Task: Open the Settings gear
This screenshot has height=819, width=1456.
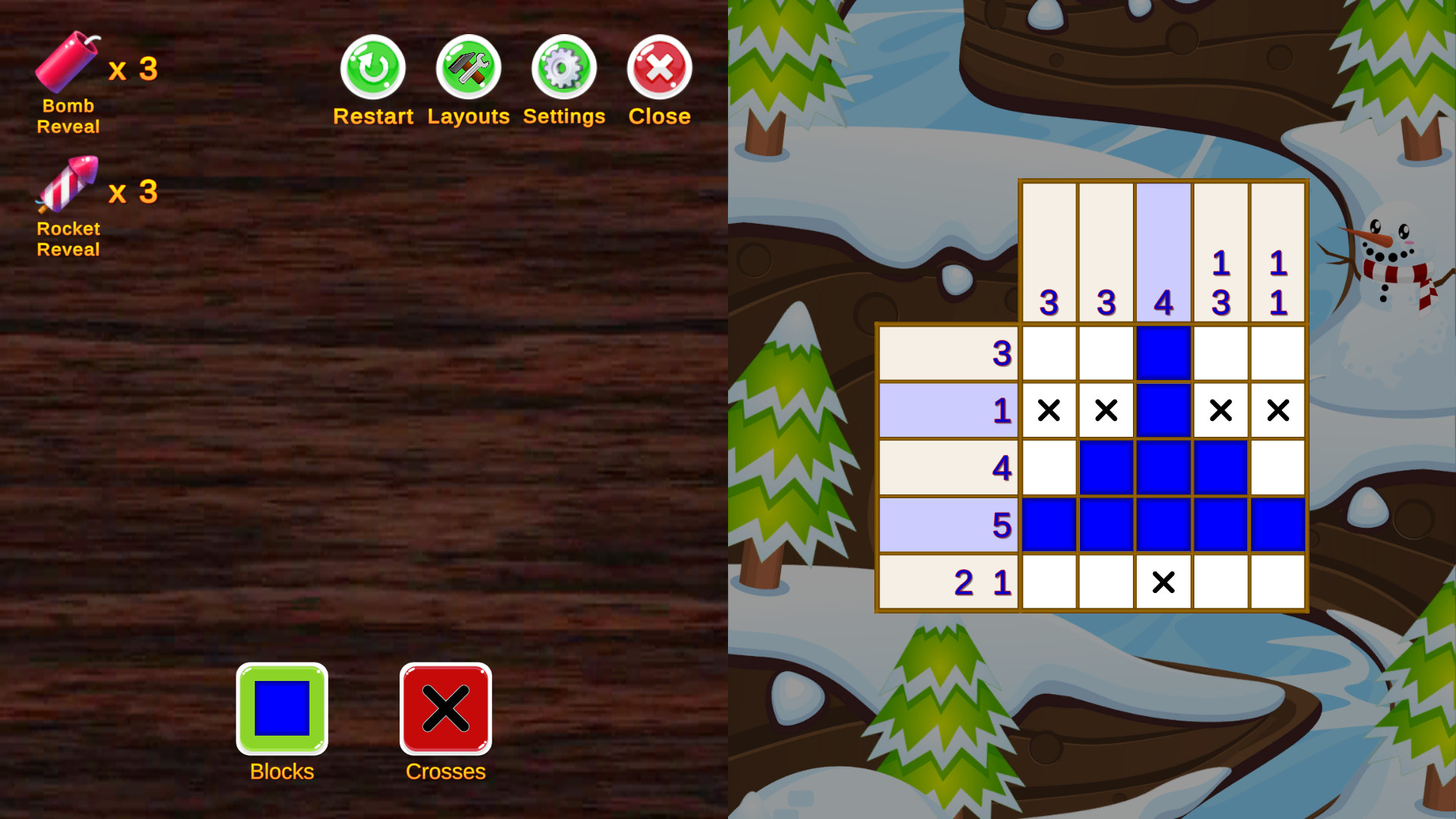Action: 563,68
